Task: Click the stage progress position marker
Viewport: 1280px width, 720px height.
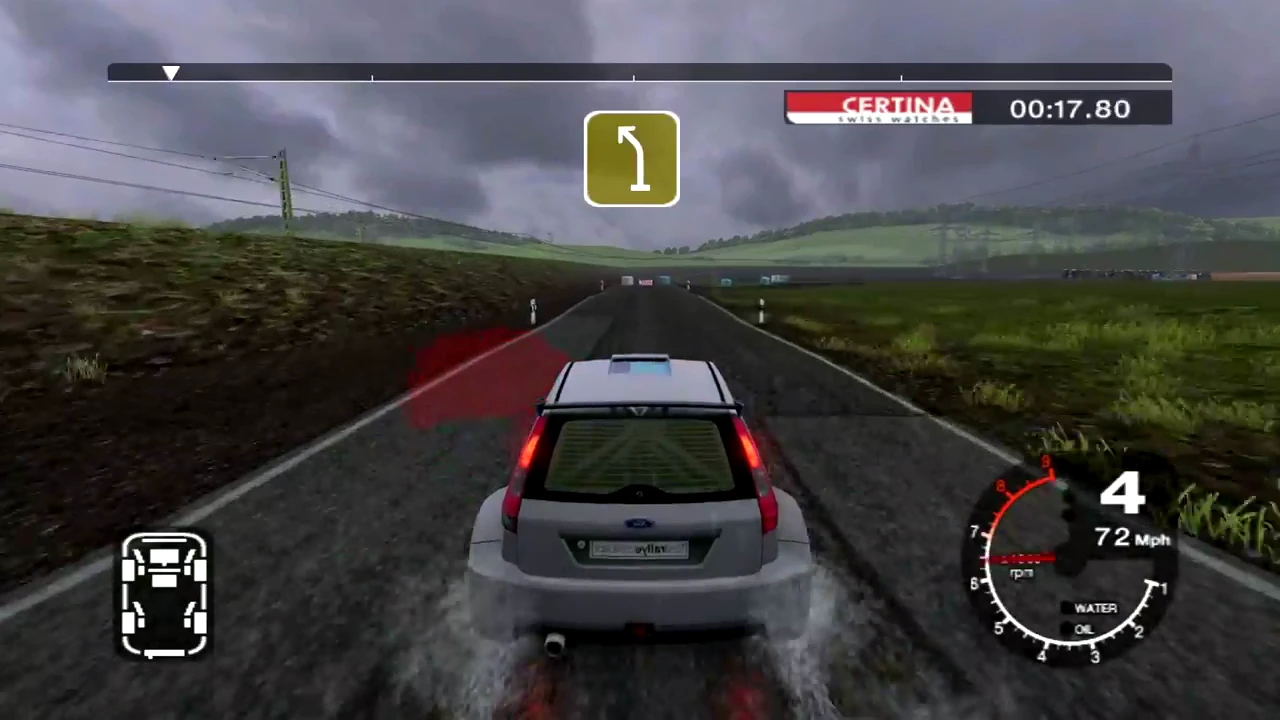Action: click(x=171, y=73)
